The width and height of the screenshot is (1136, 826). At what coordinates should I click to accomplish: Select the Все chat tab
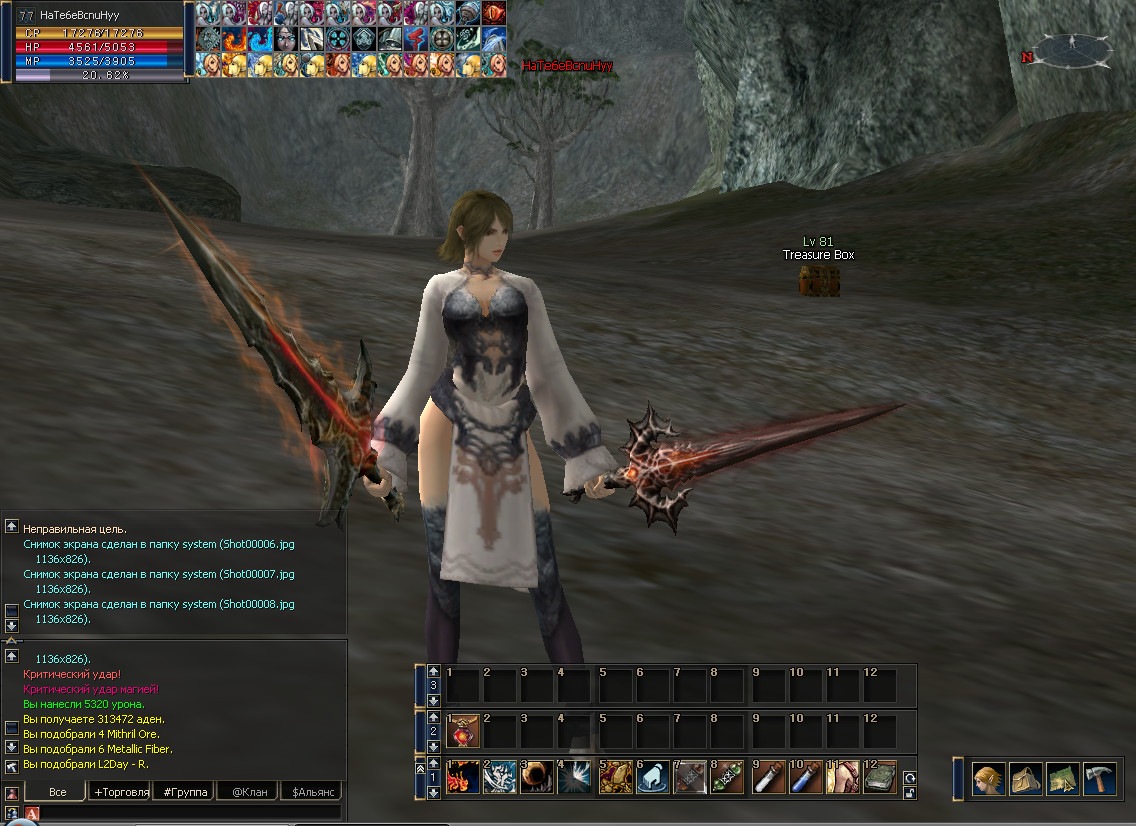coord(57,792)
